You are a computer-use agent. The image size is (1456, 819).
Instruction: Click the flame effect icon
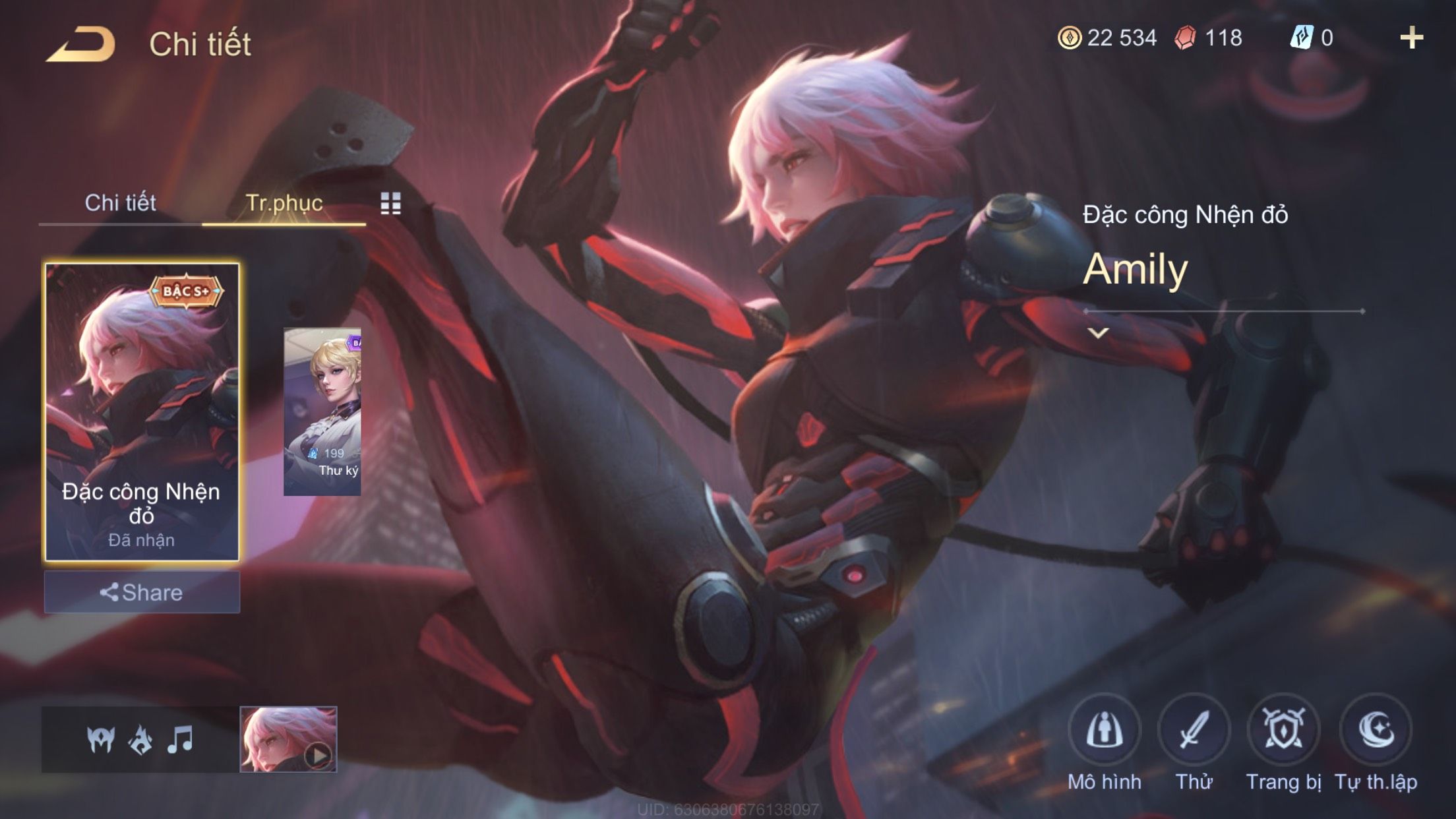tap(140, 740)
